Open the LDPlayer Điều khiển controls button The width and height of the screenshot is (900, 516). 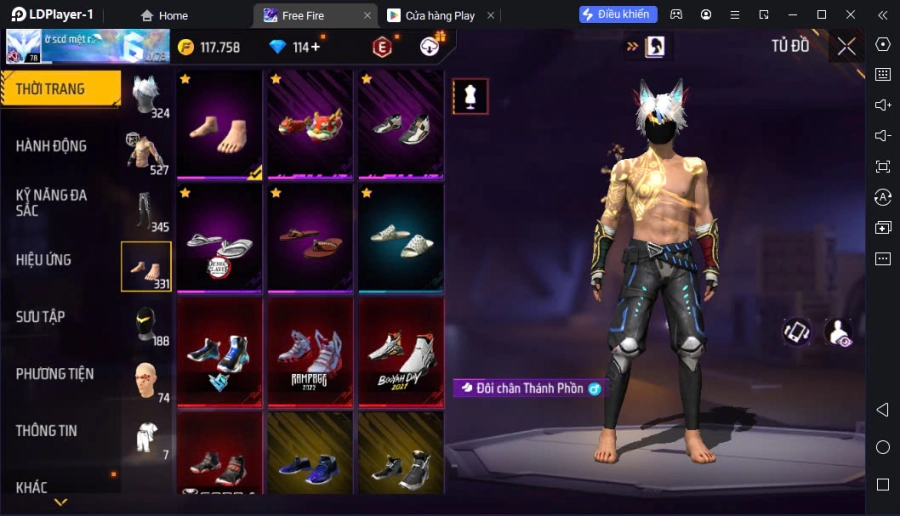click(x=618, y=15)
